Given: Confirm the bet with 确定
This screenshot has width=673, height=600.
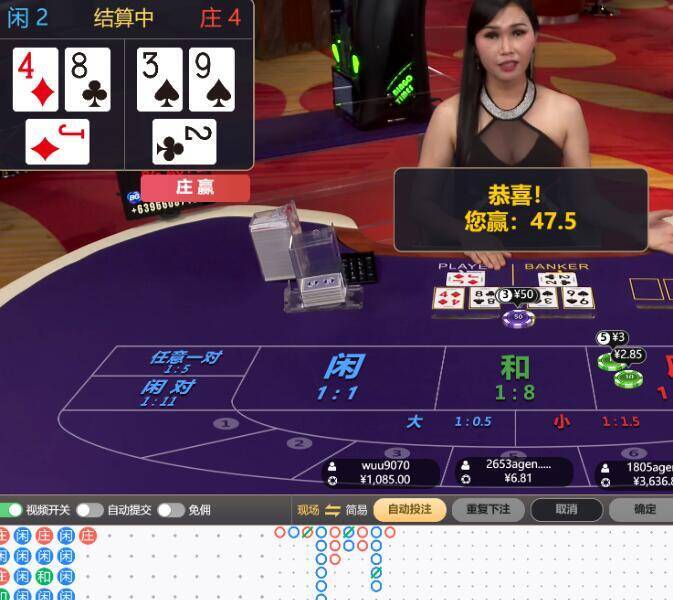Looking at the screenshot, I should tap(645, 510).
